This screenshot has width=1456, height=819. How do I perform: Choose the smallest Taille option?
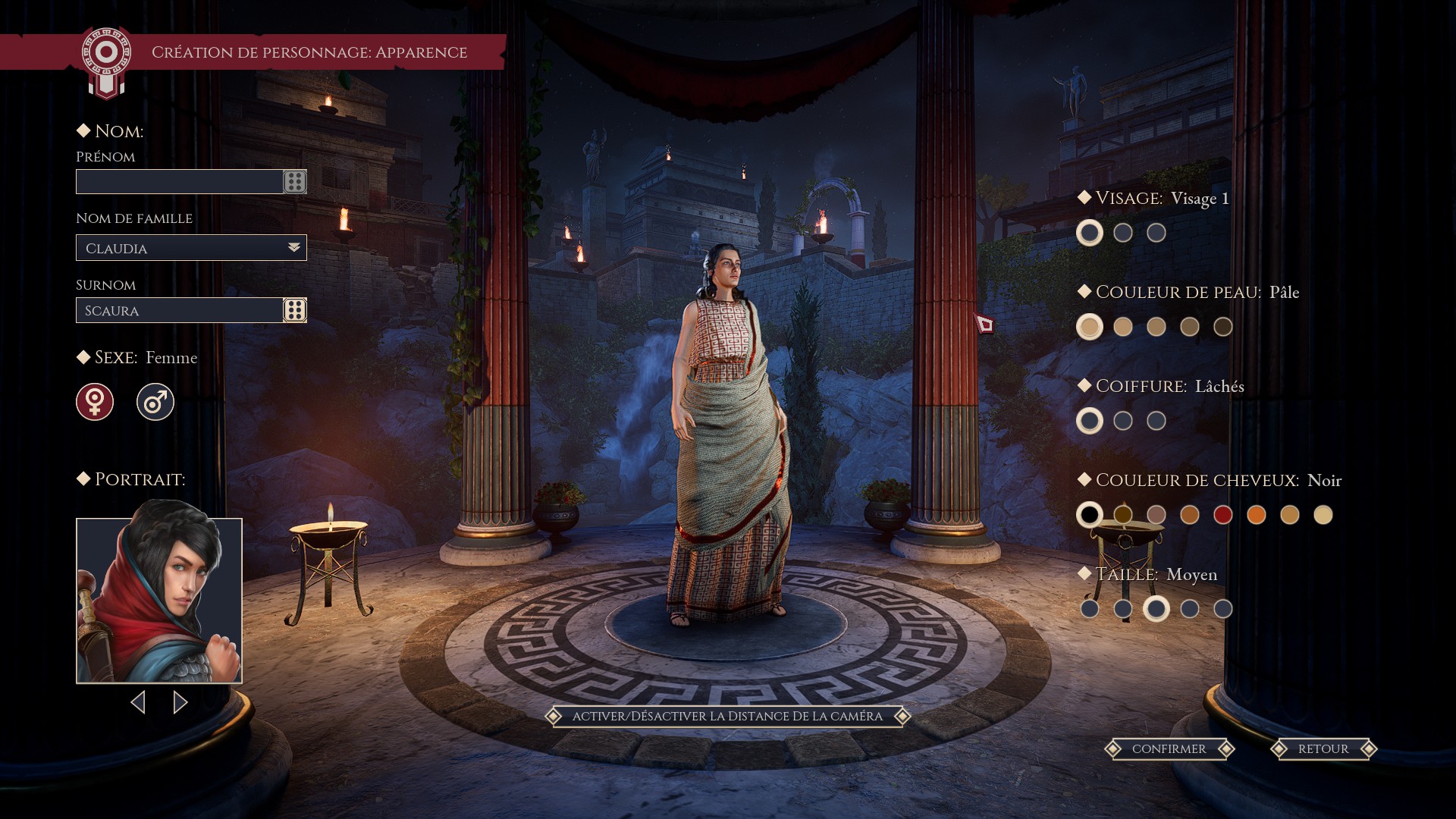point(1090,609)
